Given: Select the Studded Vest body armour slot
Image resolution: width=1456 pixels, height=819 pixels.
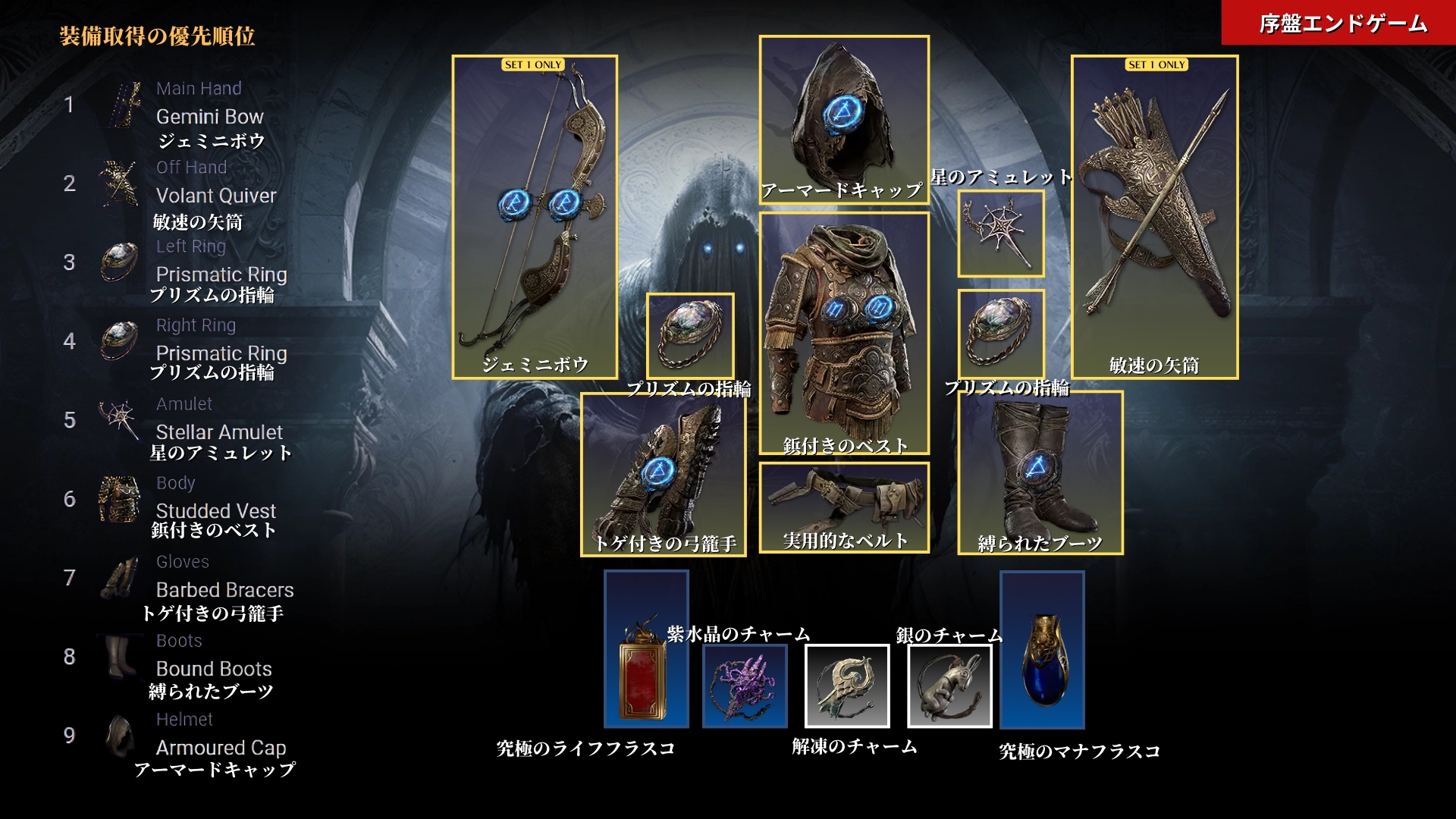Looking at the screenshot, I should pos(844,332).
